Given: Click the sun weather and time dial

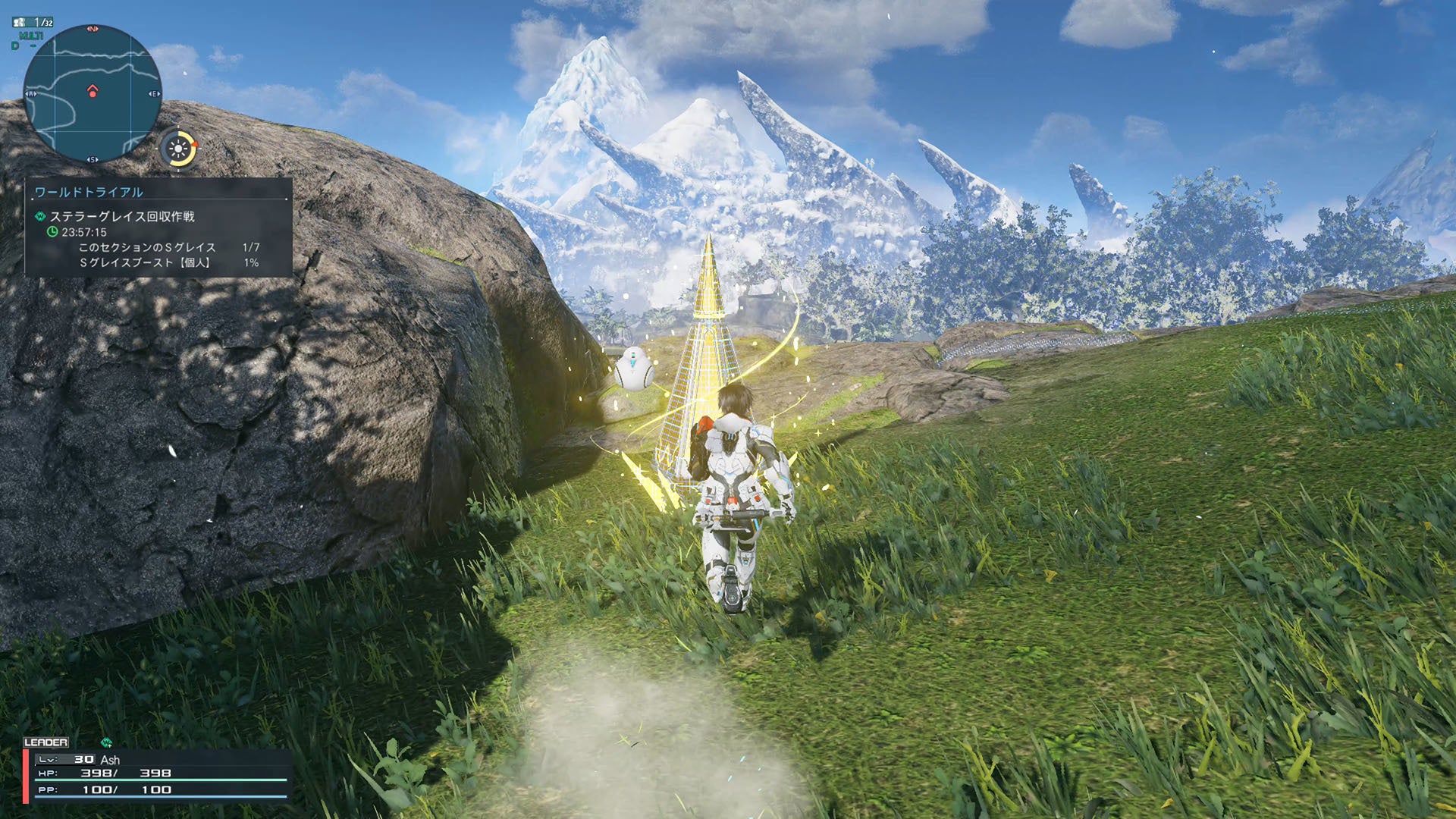Looking at the screenshot, I should click(179, 149).
